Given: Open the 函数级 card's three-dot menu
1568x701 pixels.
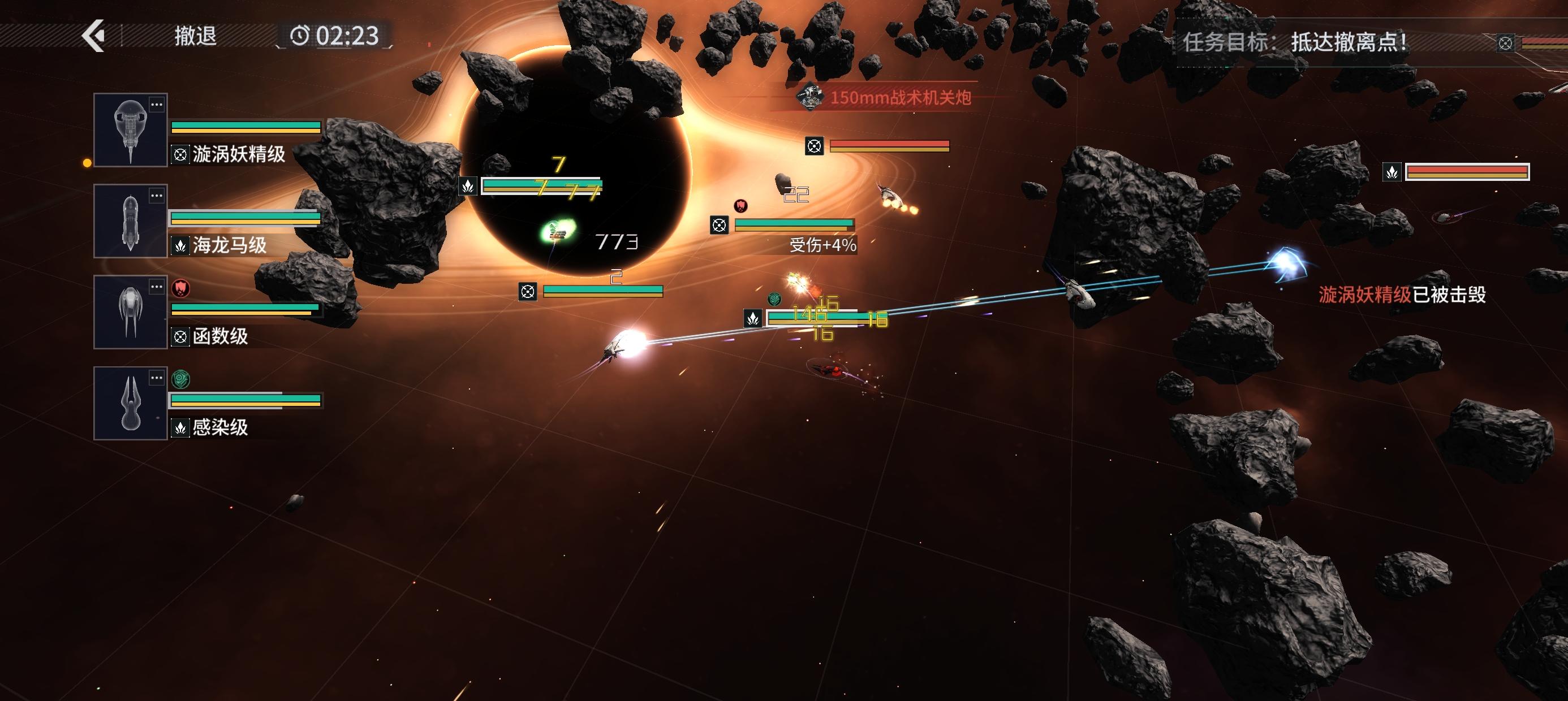Looking at the screenshot, I should (x=157, y=287).
